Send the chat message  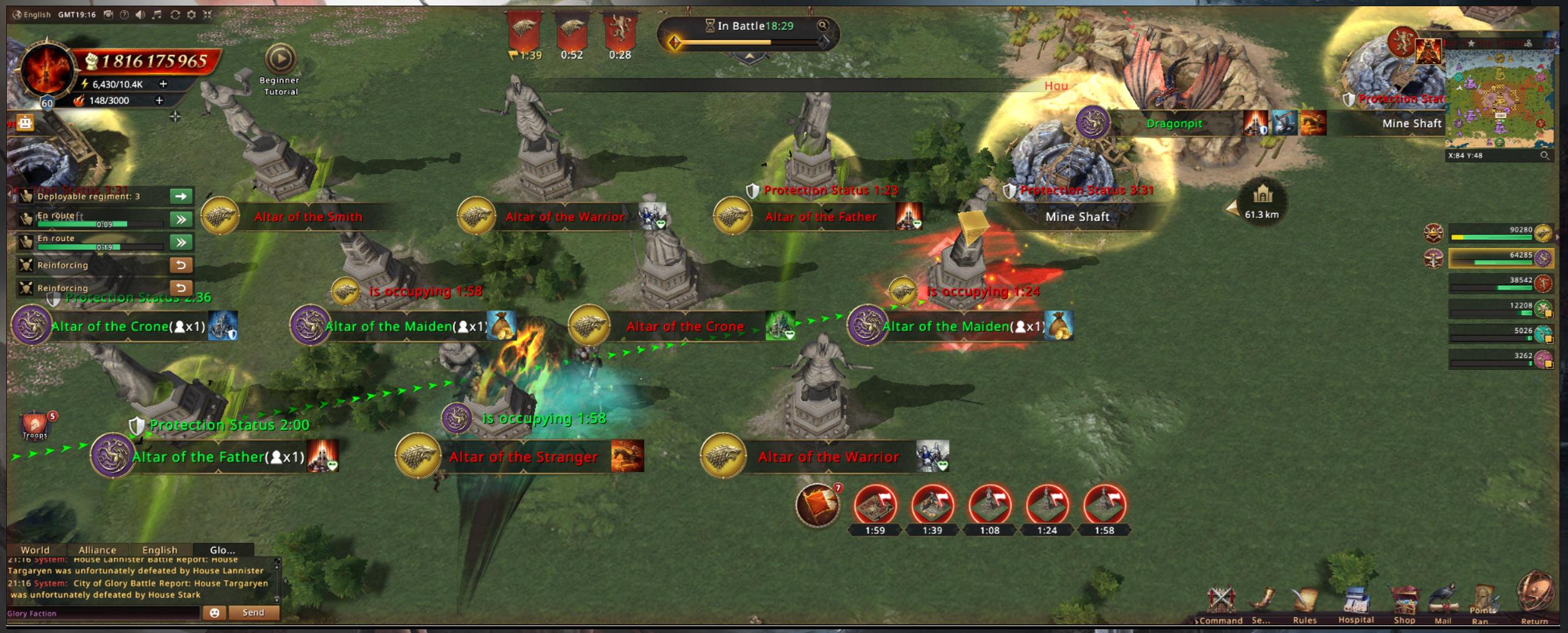pyautogui.click(x=253, y=612)
